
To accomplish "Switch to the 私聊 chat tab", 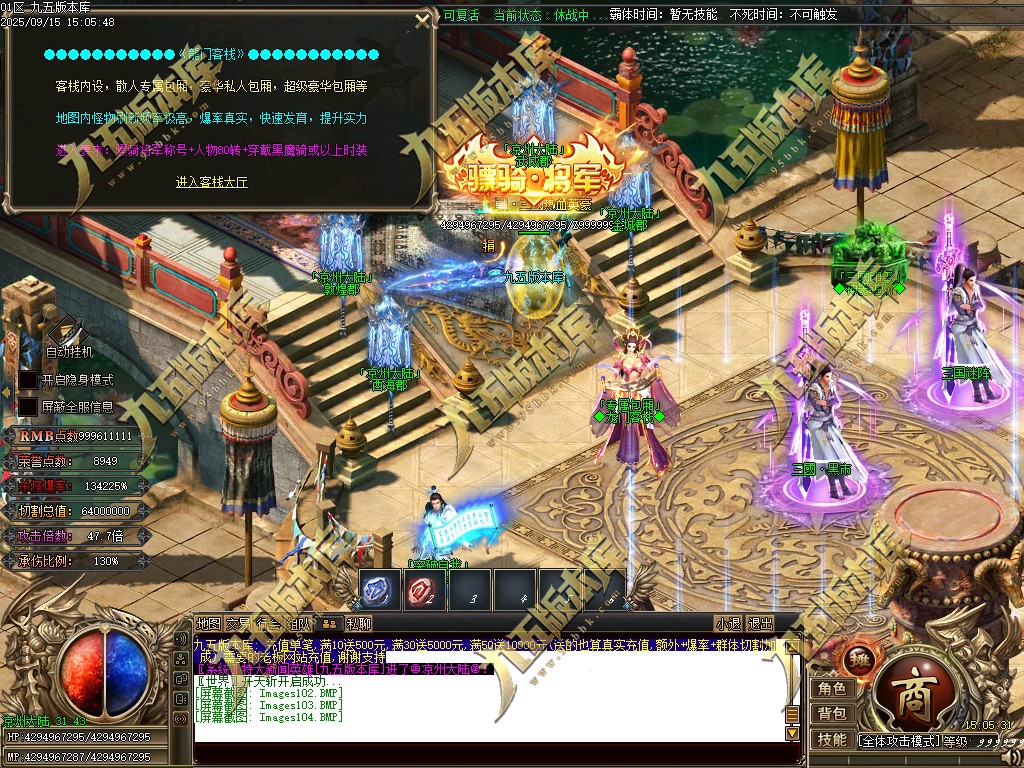I will coord(358,624).
